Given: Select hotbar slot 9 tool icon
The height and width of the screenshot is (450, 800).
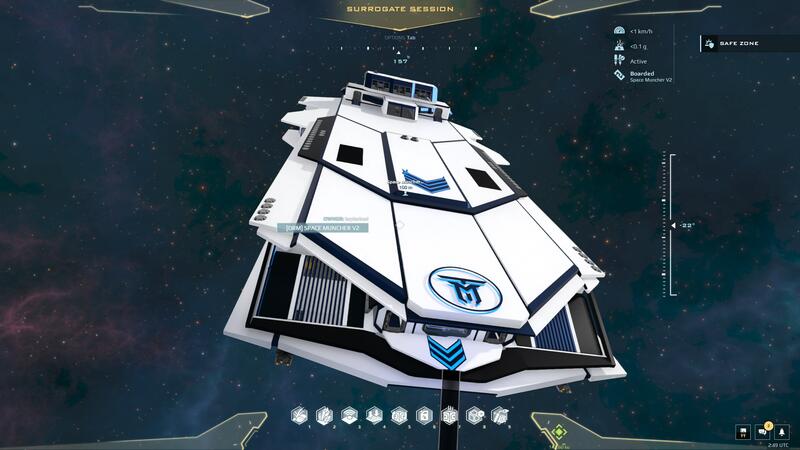Looking at the screenshot, I should coord(499,414).
